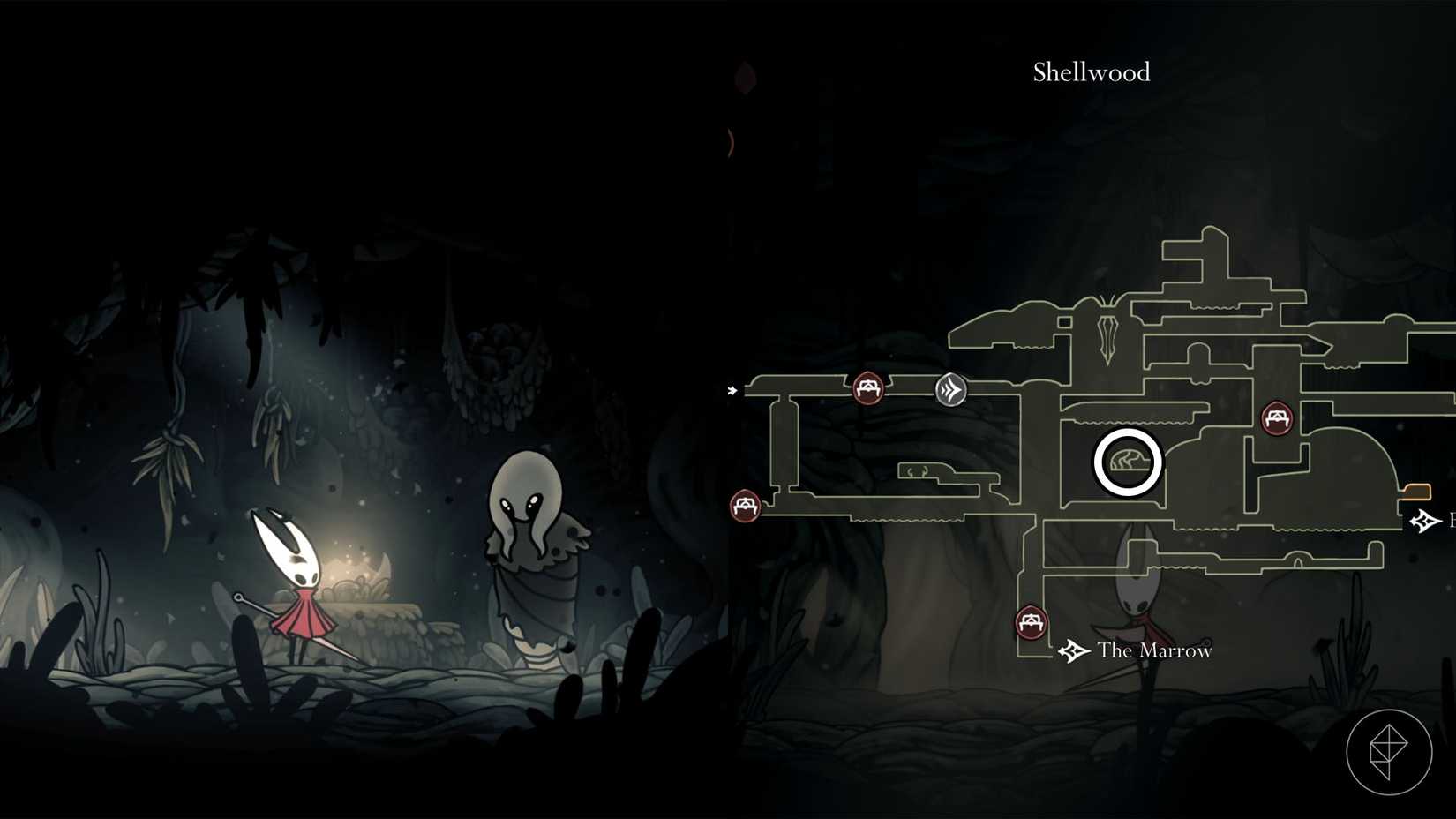Screen dimensions: 1456x819
Task: Click the bench marker on the map's left edge
Action: click(746, 507)
